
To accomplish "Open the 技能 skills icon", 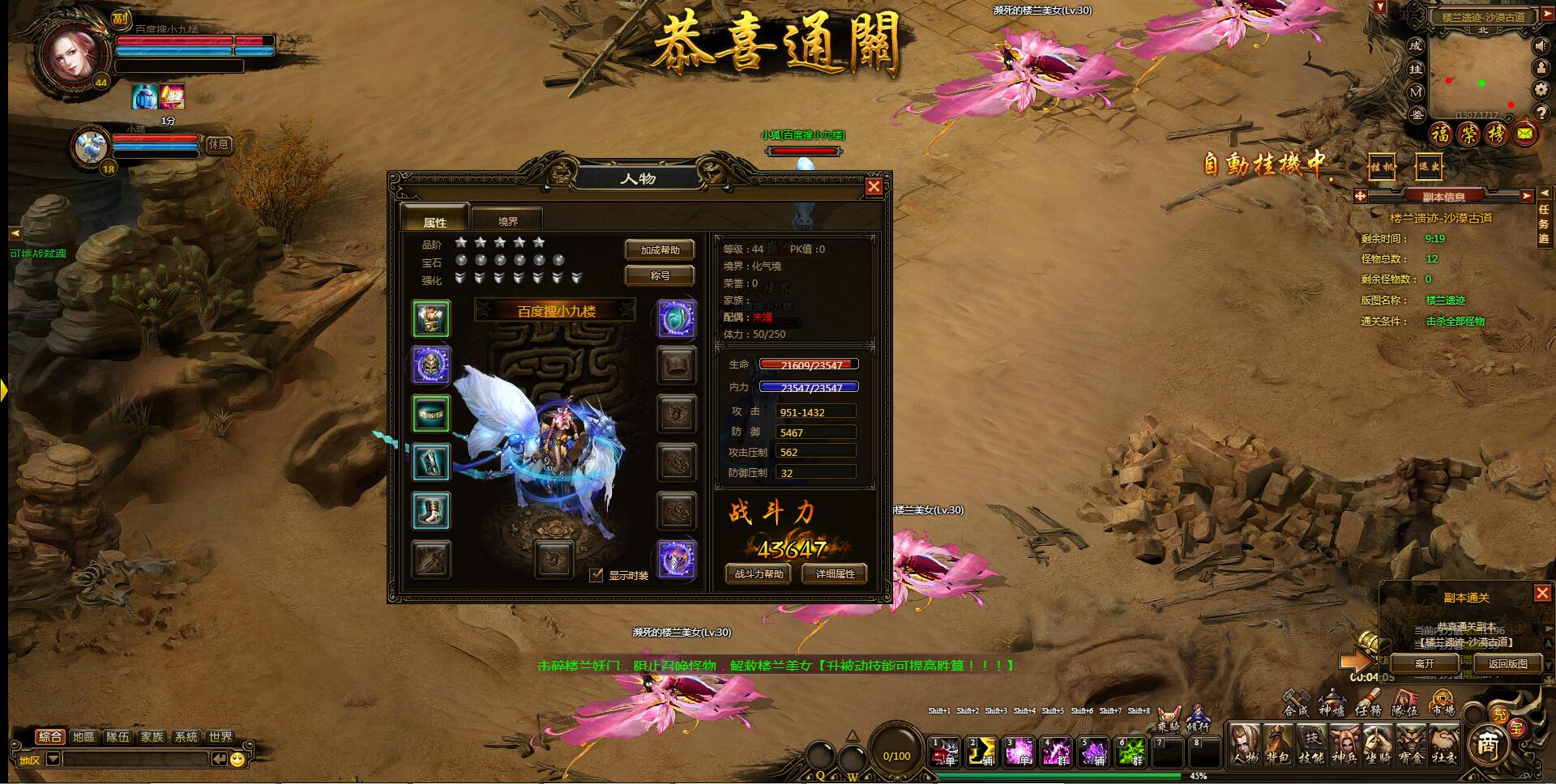I will [1310, 745].
